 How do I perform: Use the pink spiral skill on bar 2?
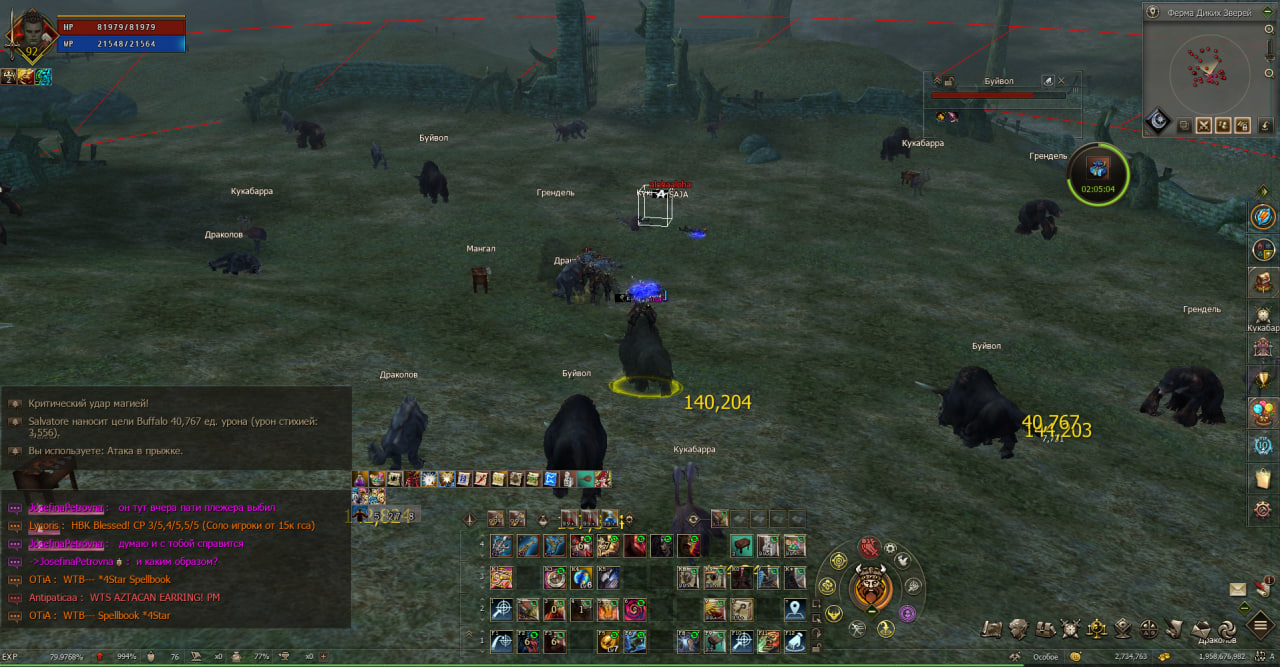coord(635,609)
